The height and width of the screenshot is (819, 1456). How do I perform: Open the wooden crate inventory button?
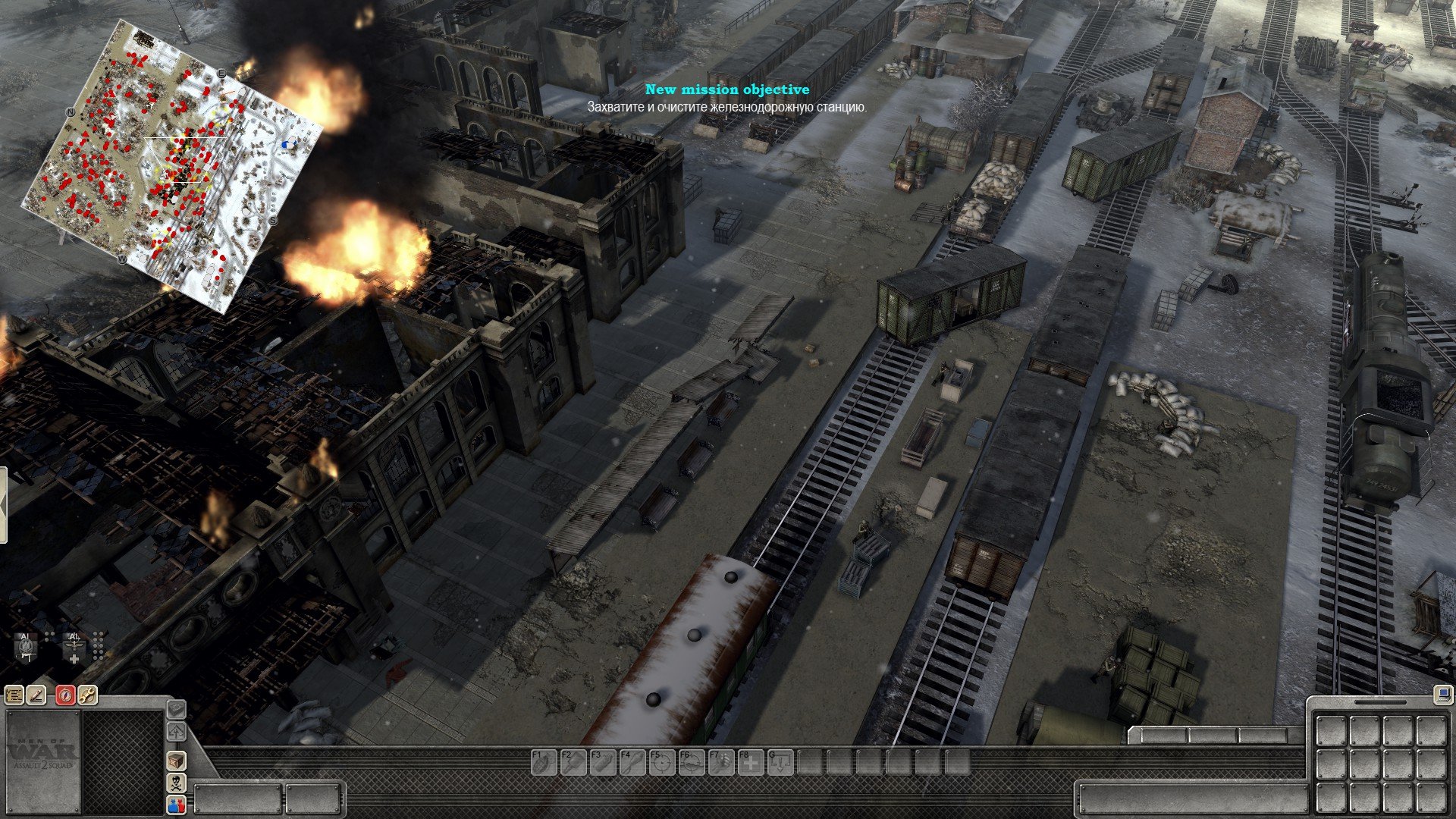176,760
